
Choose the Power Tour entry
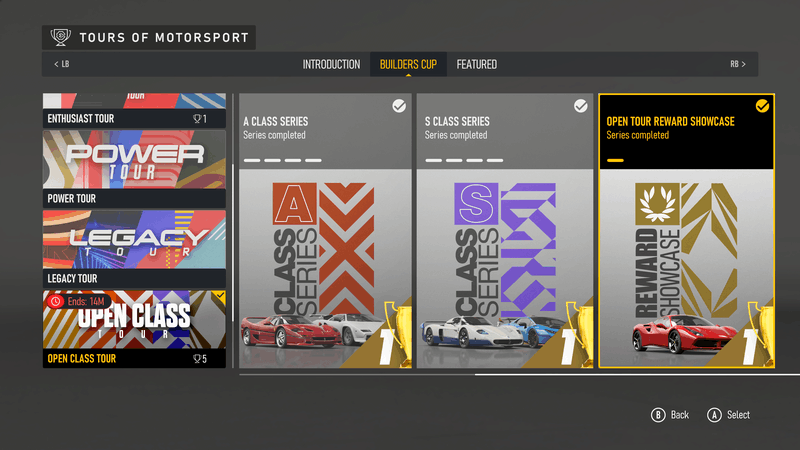point(134,168)
